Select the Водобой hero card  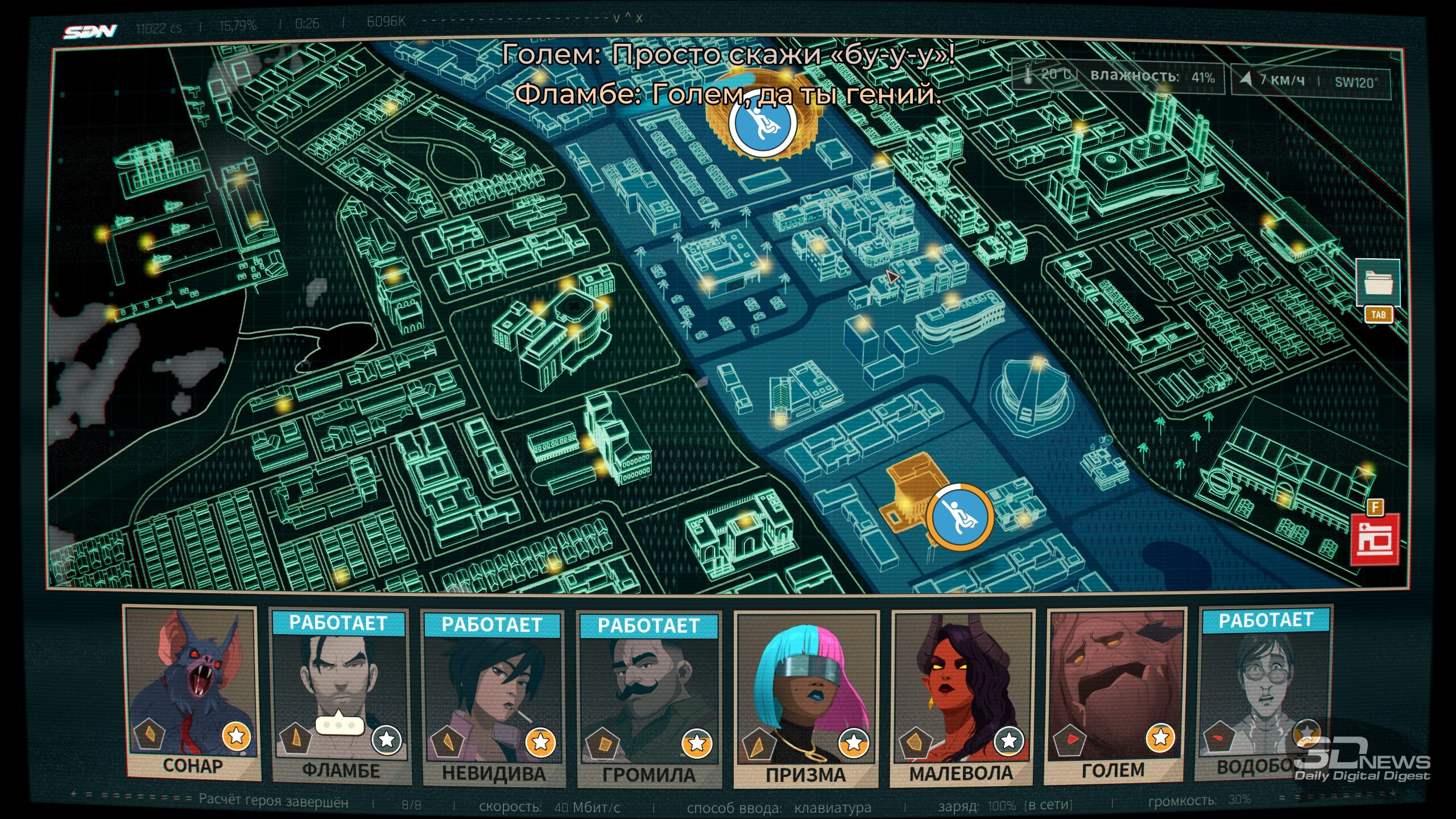1265,693
